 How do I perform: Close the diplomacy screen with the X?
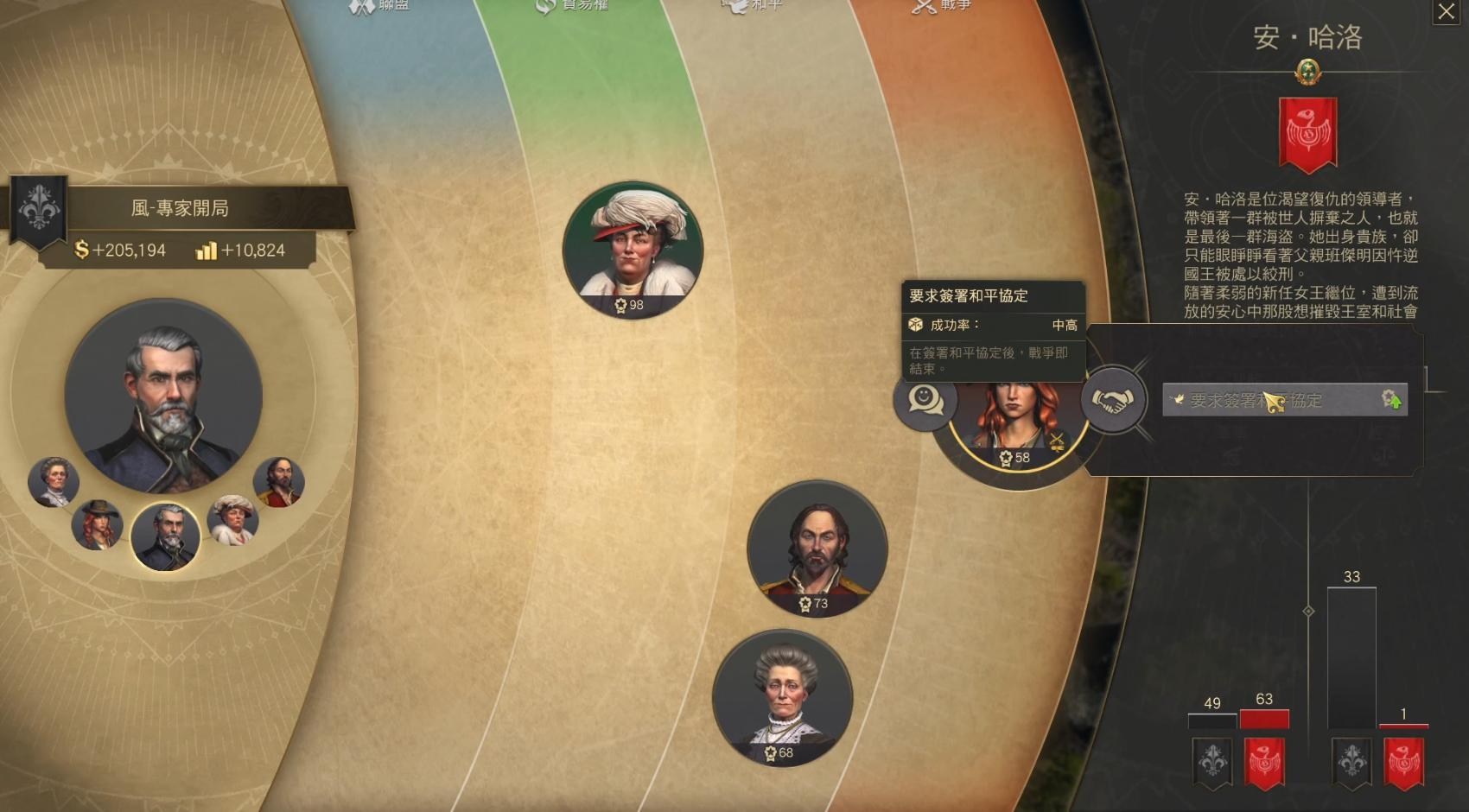point(1447,12)
